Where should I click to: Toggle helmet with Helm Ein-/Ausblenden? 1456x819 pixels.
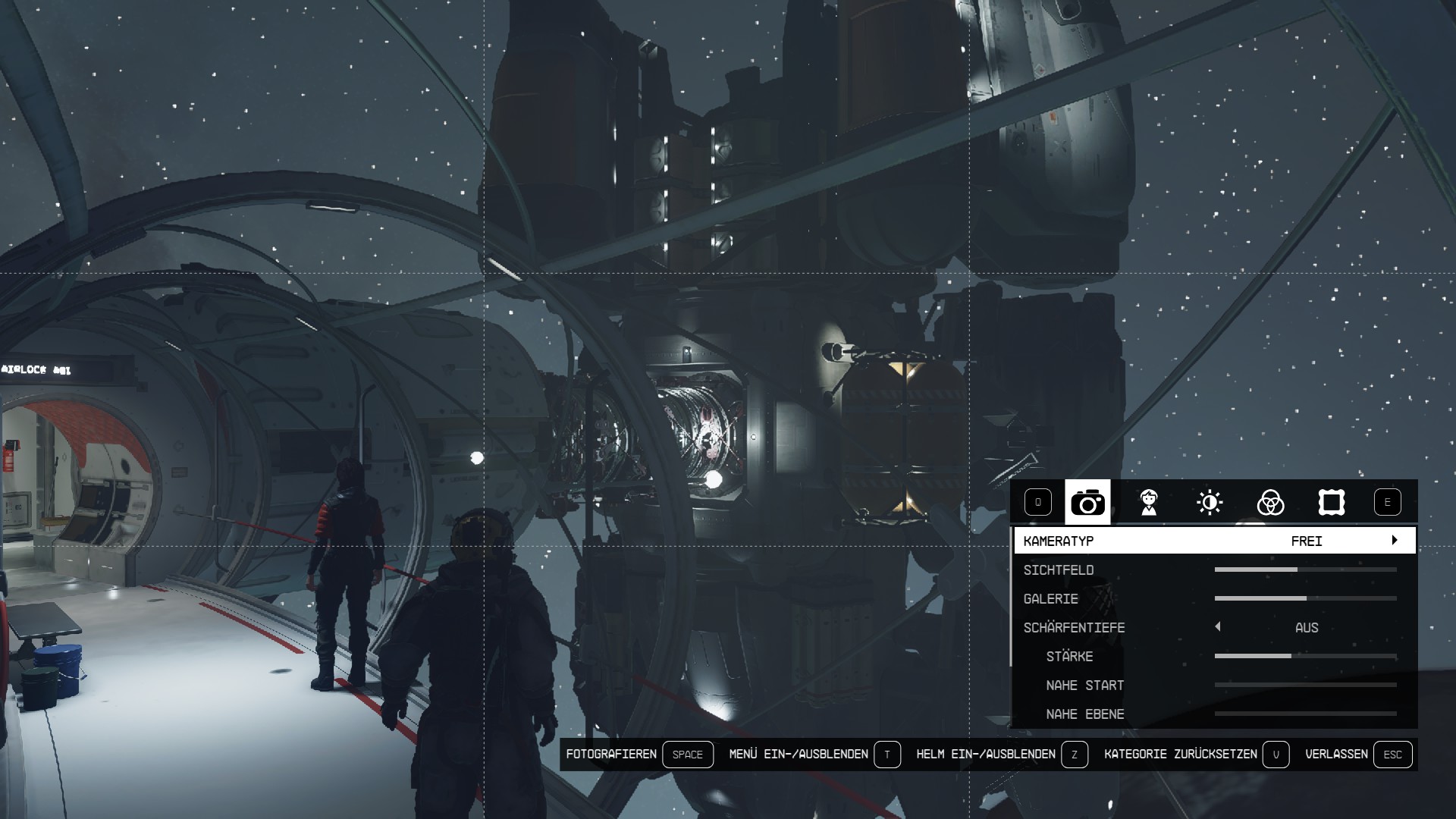coord(1074,755)
